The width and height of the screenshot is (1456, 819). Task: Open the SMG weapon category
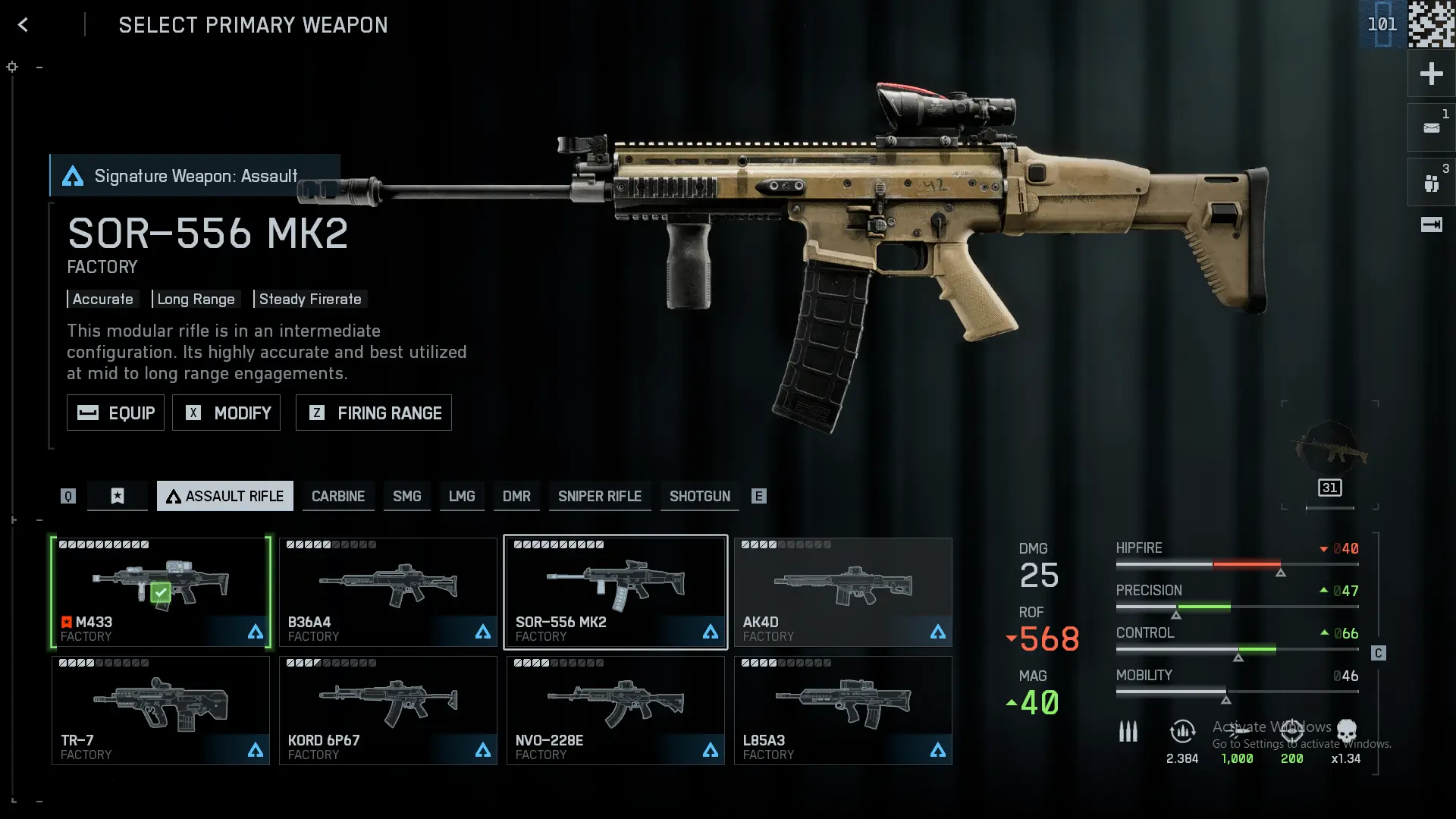[406, 496]
